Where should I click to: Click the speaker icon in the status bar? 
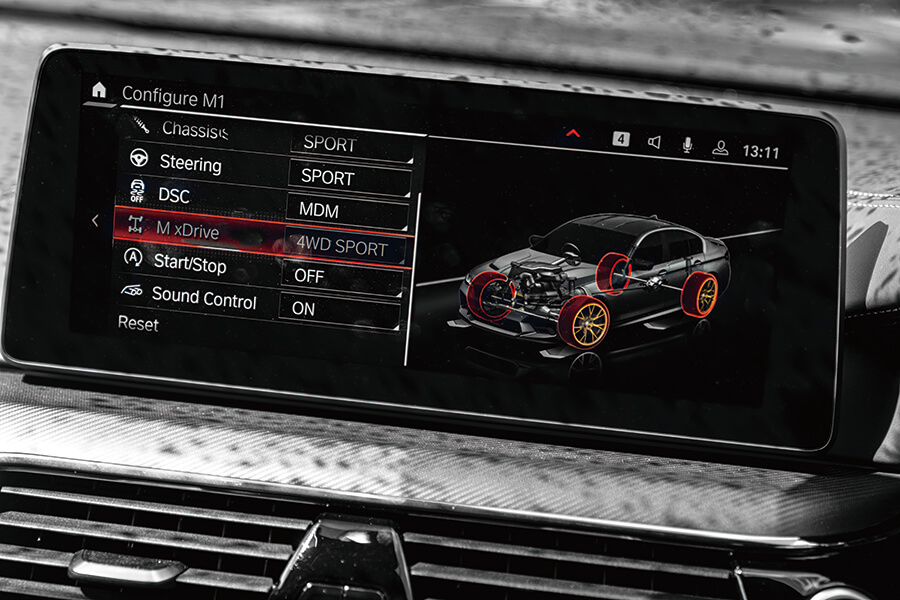pyautogui.click(x=654, y=142)
